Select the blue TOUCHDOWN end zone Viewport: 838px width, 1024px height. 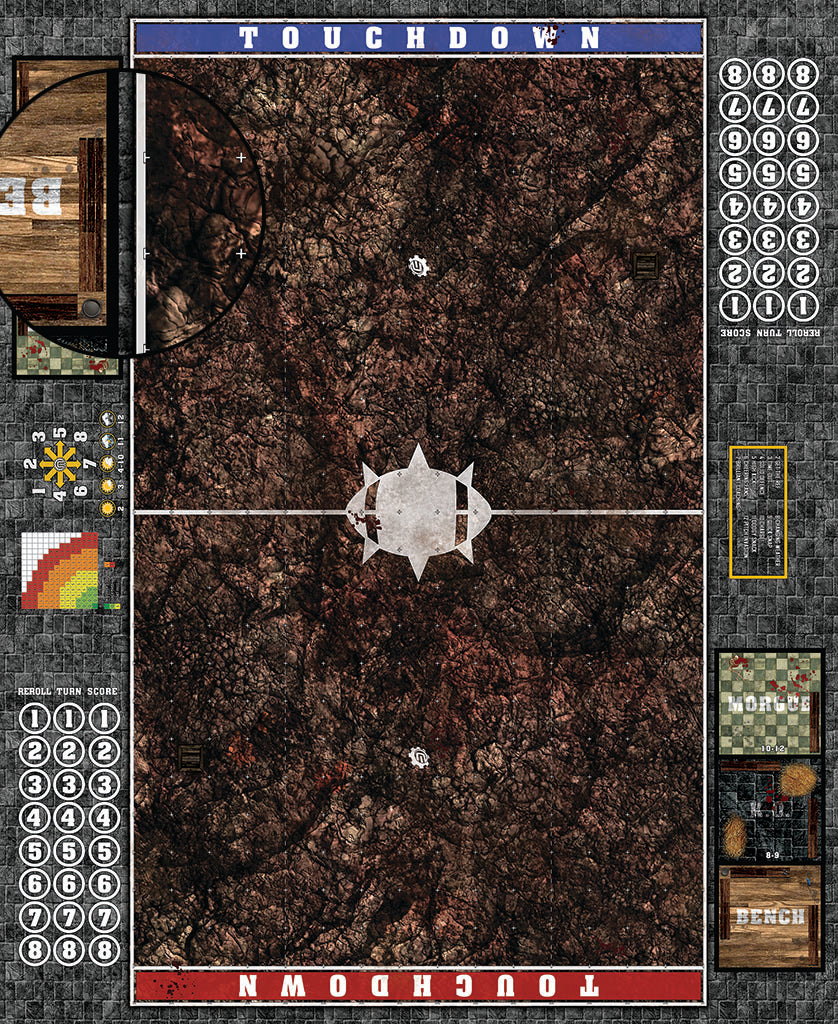pos(419,38)
